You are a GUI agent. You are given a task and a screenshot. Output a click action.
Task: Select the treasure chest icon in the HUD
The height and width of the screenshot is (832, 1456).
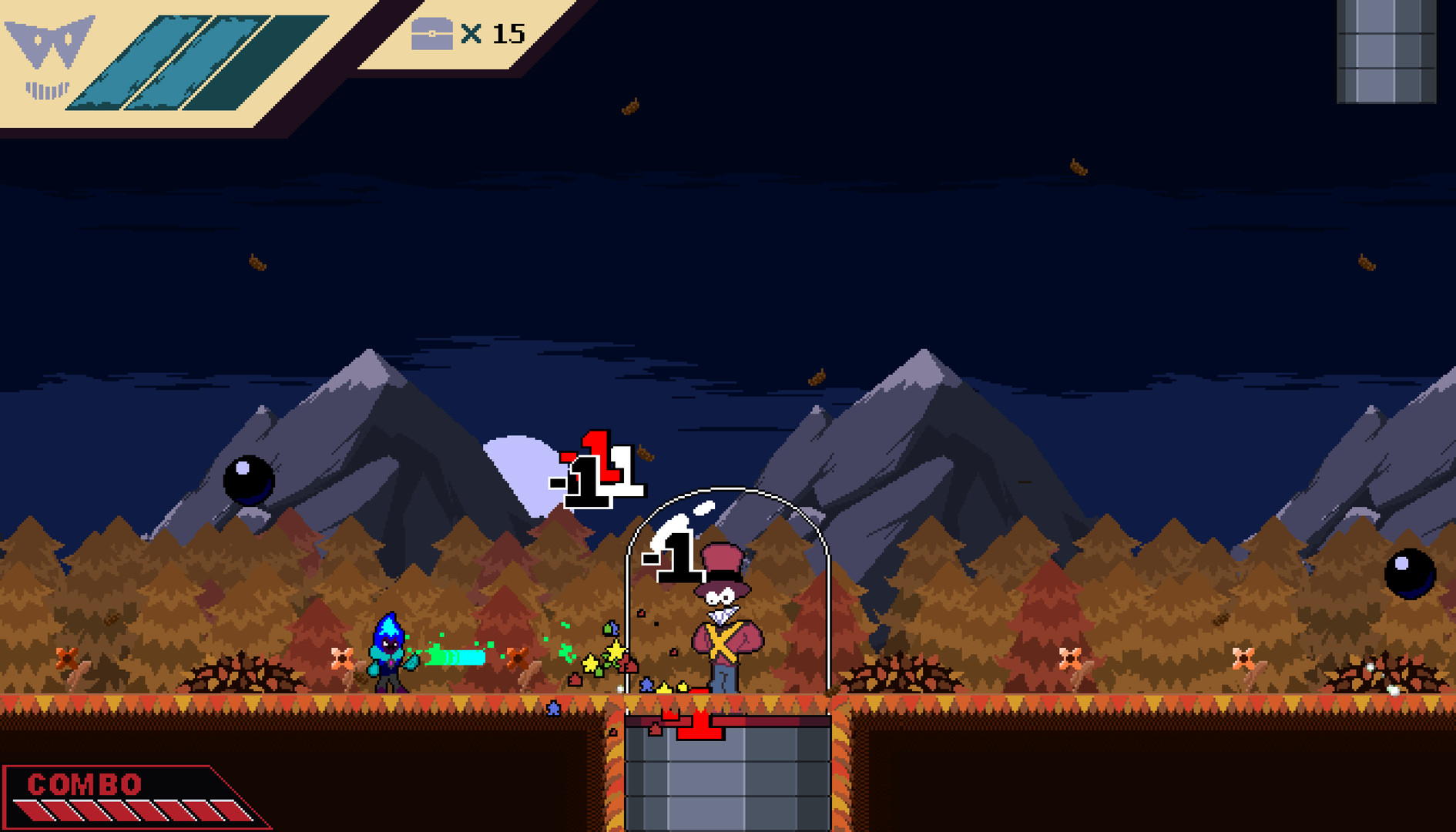point(433,34)
